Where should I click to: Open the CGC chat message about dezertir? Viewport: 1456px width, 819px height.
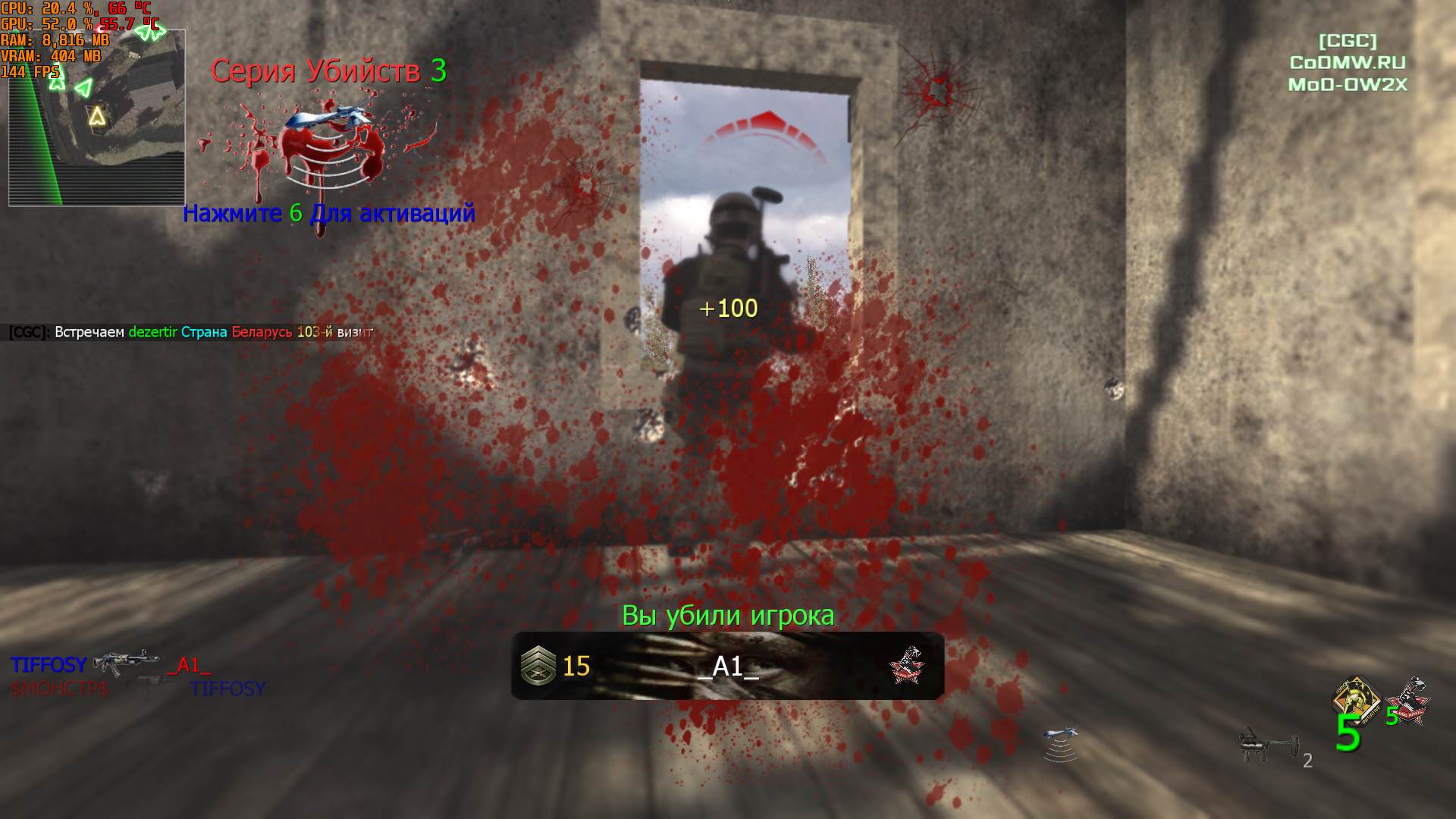pyautogui.click(x=191, y=332)
